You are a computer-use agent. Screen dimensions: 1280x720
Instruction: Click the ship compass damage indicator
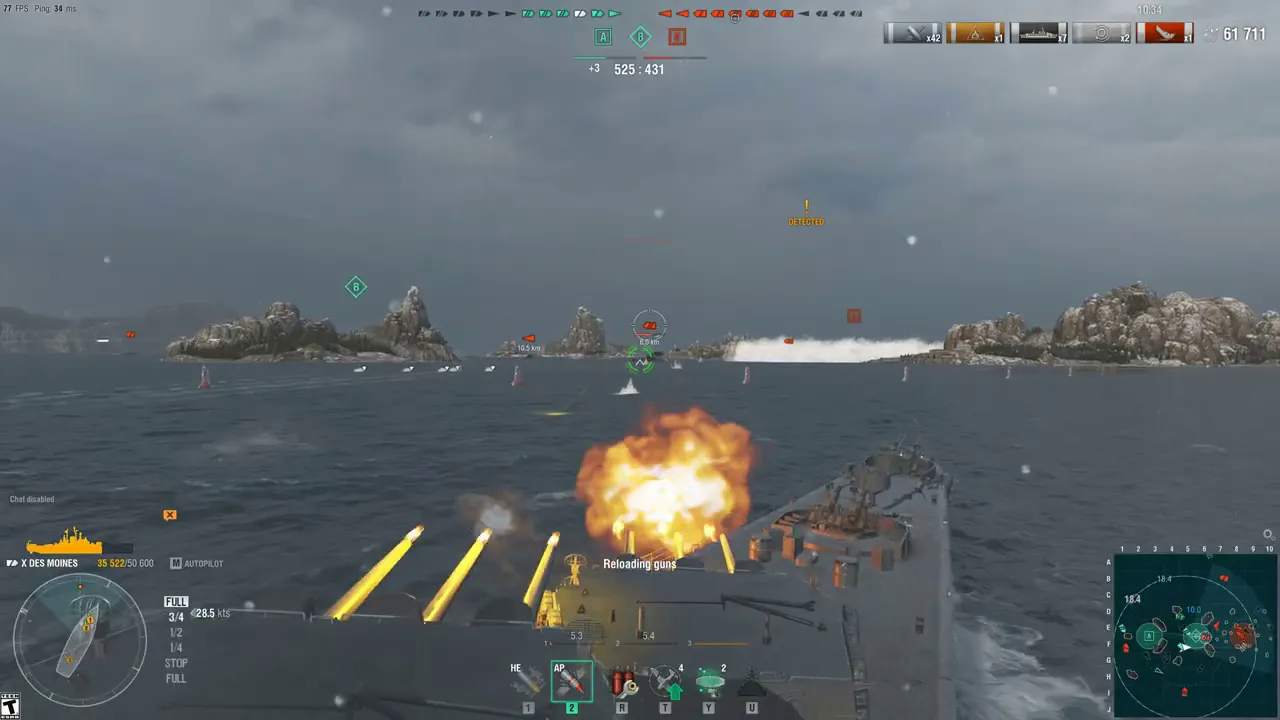click(79, 640)
